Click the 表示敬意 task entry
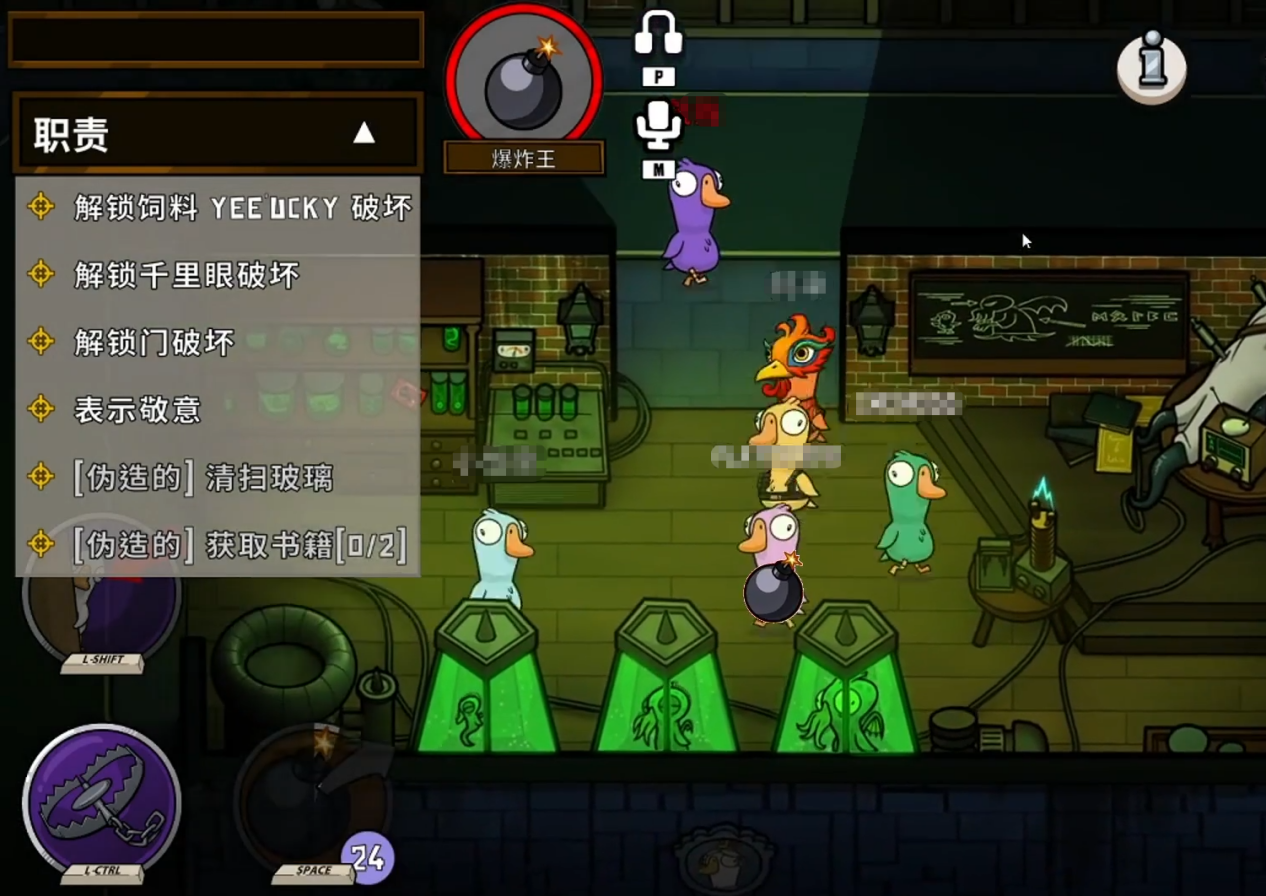1266x896 pixels. click(137, 409)
